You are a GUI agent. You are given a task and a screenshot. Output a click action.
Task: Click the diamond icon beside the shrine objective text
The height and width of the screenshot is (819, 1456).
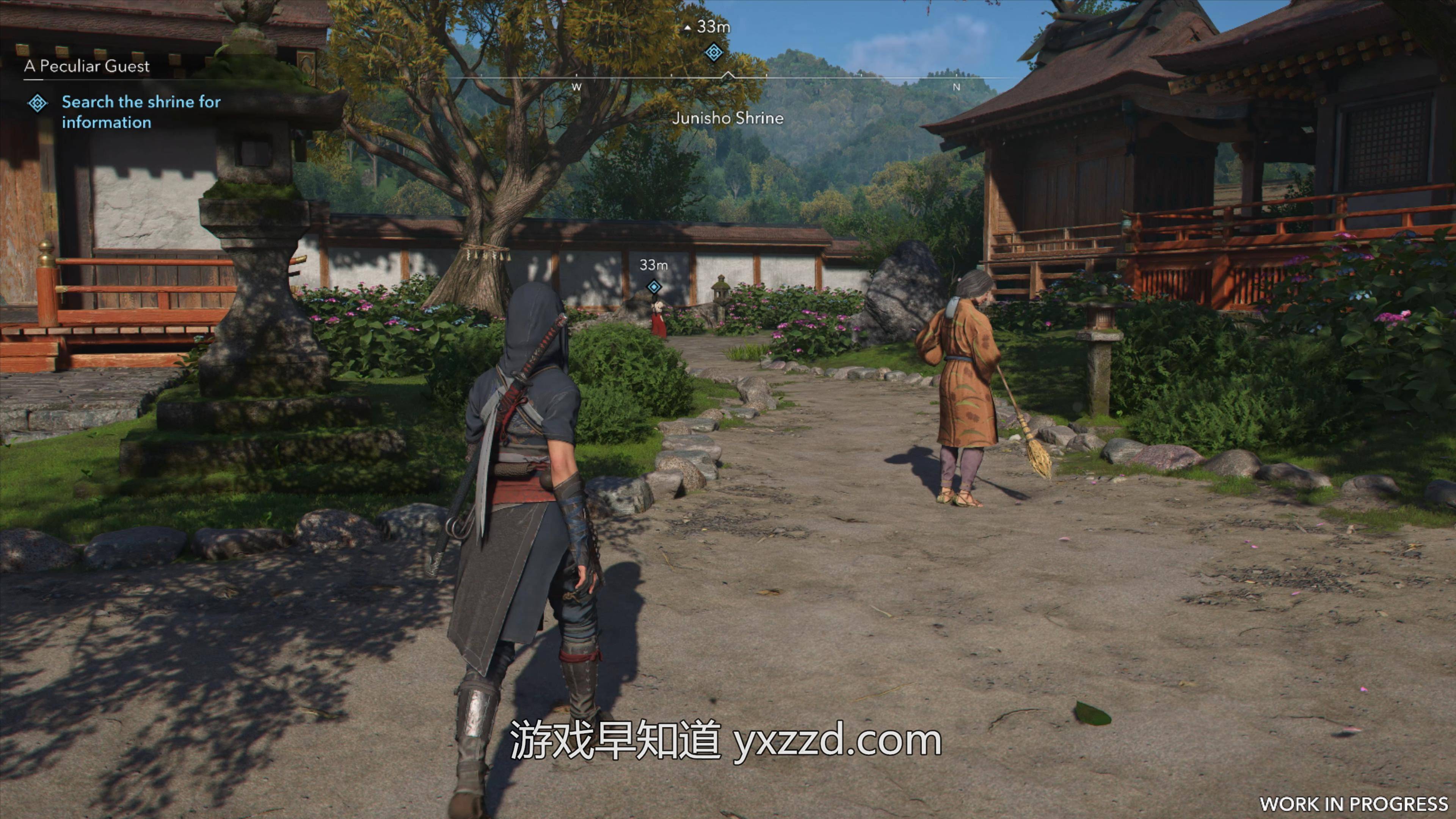38,103
